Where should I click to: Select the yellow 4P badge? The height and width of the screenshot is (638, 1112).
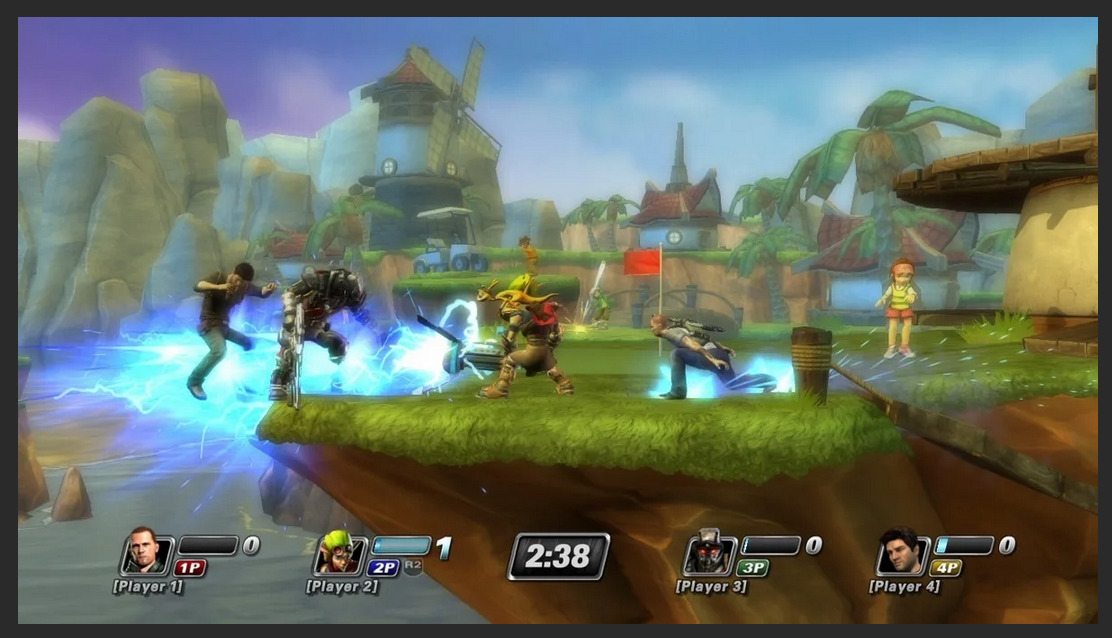(x=946, y=568)
